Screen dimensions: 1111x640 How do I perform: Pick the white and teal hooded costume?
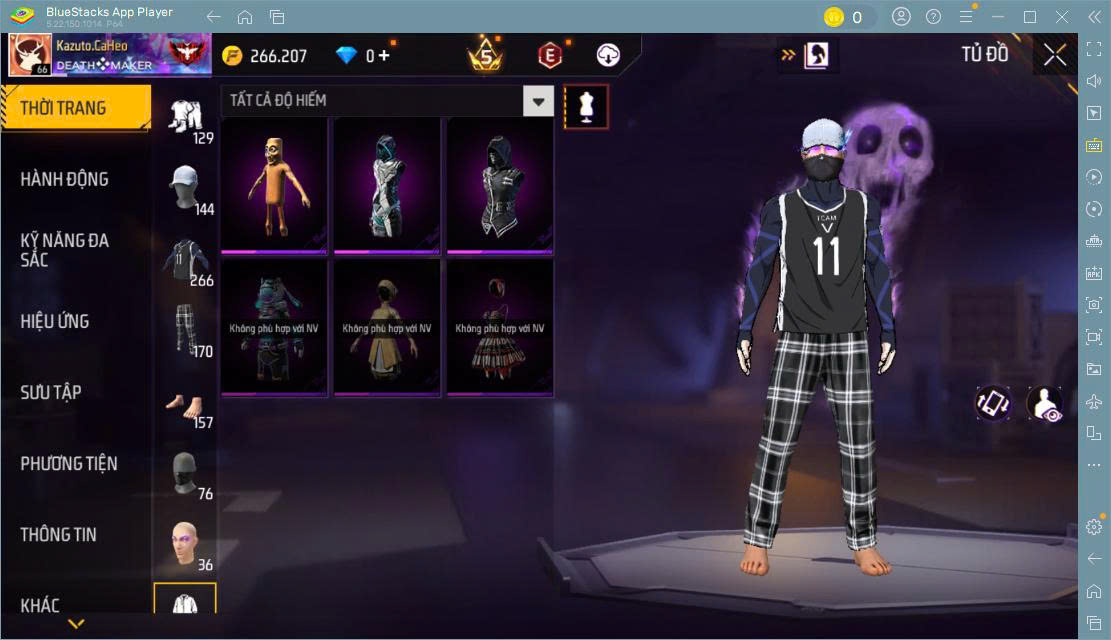[x=387, y=184]
